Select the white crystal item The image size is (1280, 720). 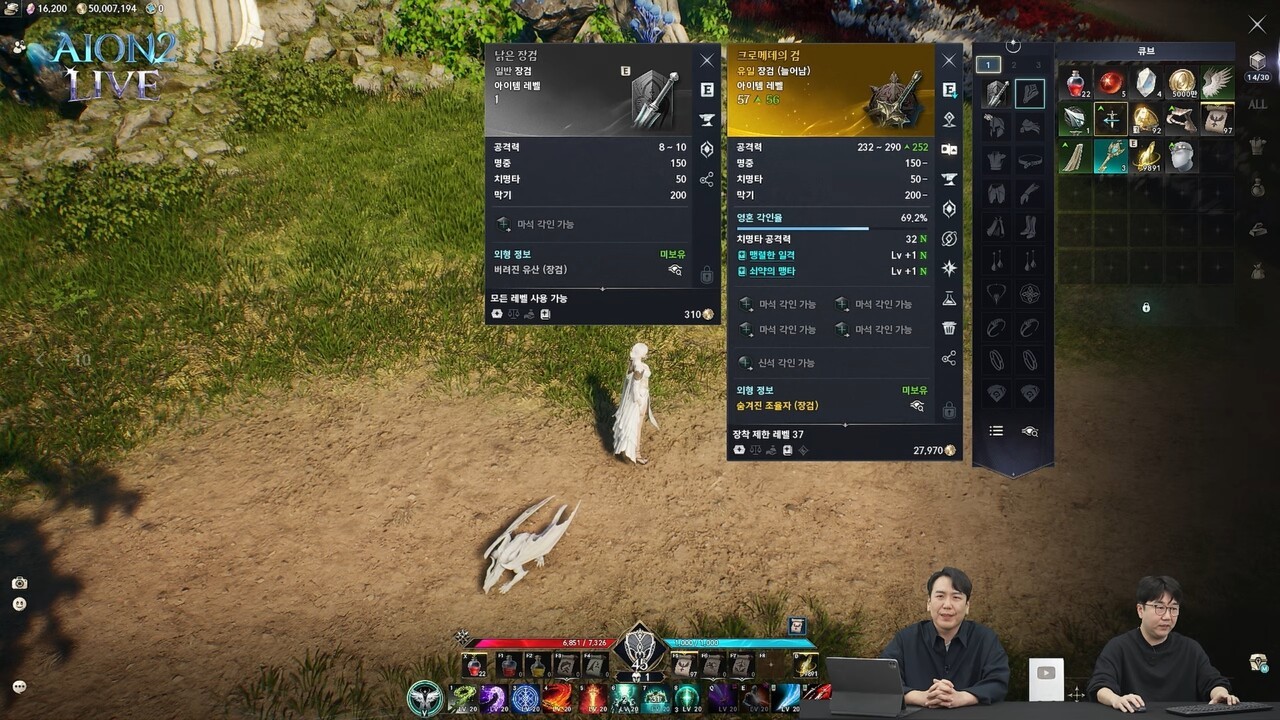coord(1146,83)
